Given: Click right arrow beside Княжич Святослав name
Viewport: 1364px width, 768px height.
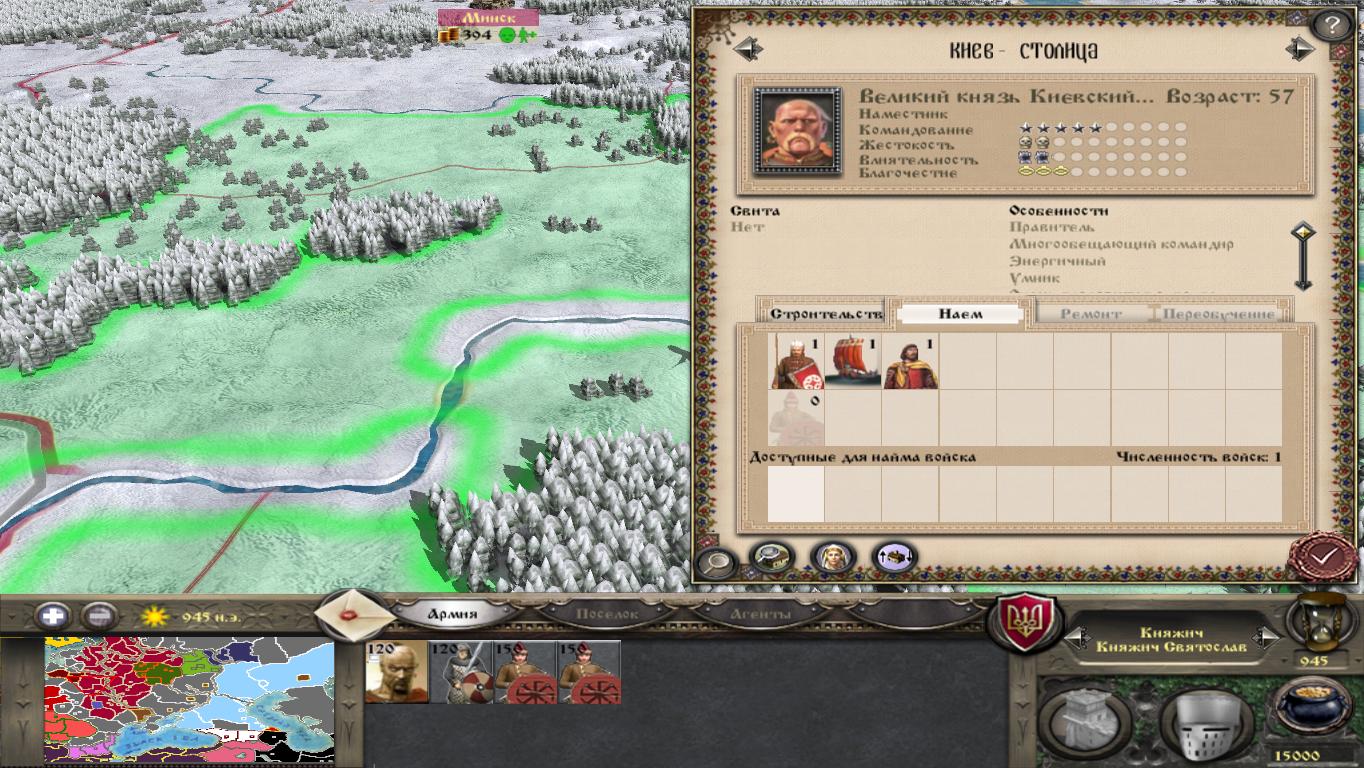Looking at the screenshot, I should (x=1268, y=637).
